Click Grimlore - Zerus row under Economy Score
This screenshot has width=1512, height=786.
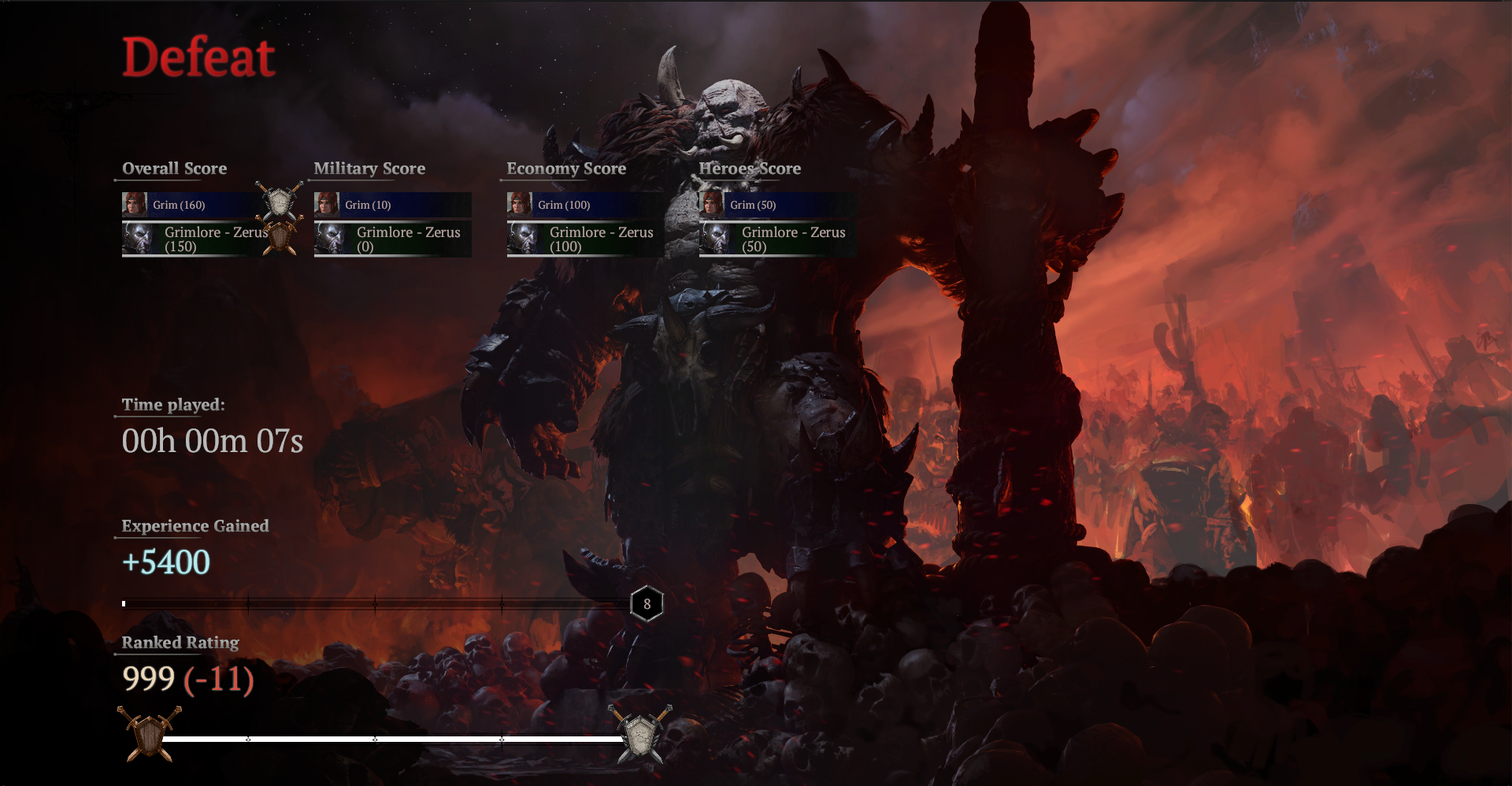tap(585, 239)
